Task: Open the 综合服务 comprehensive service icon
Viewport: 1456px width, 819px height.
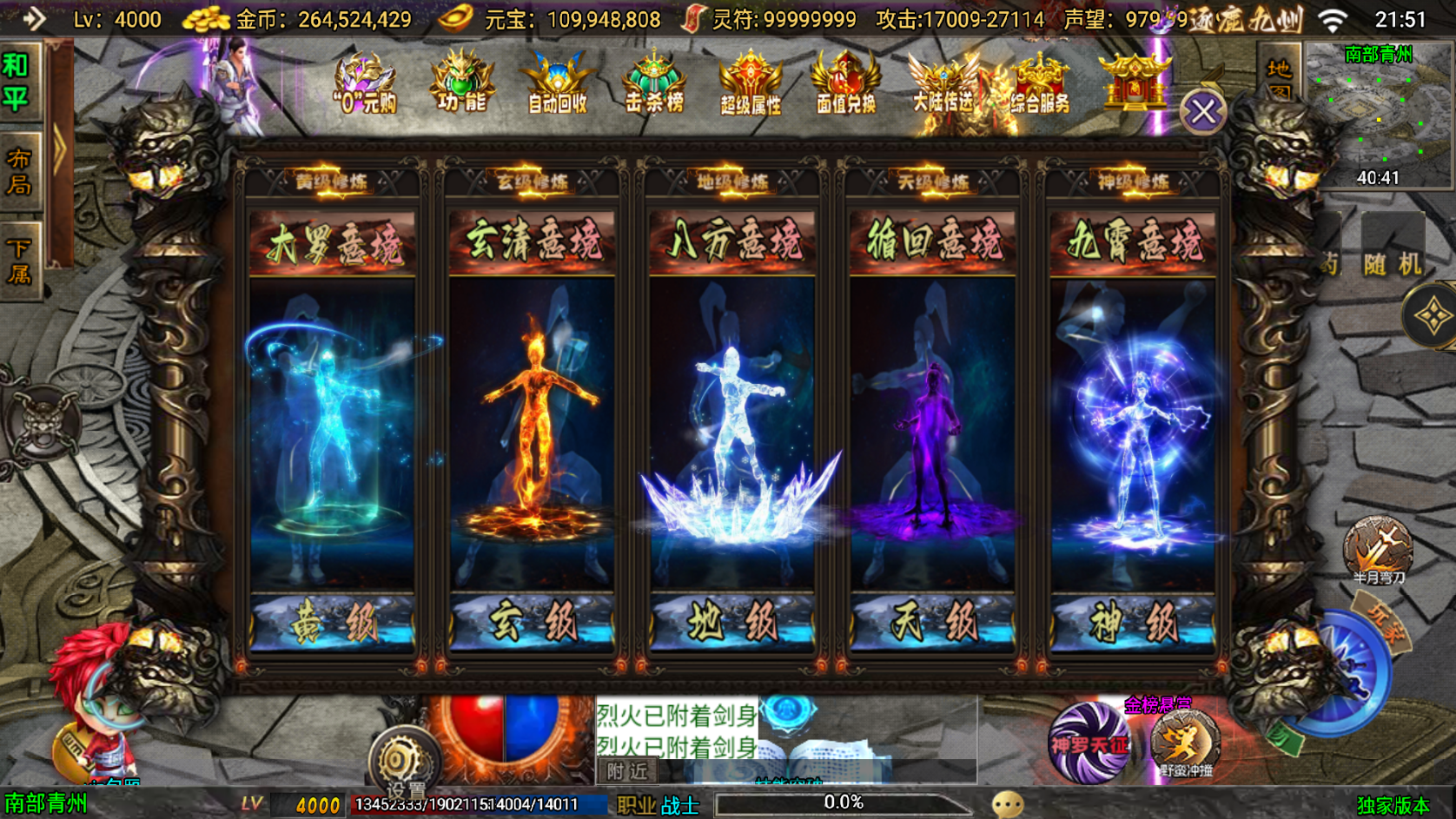Action: [x=1037, y=83]
